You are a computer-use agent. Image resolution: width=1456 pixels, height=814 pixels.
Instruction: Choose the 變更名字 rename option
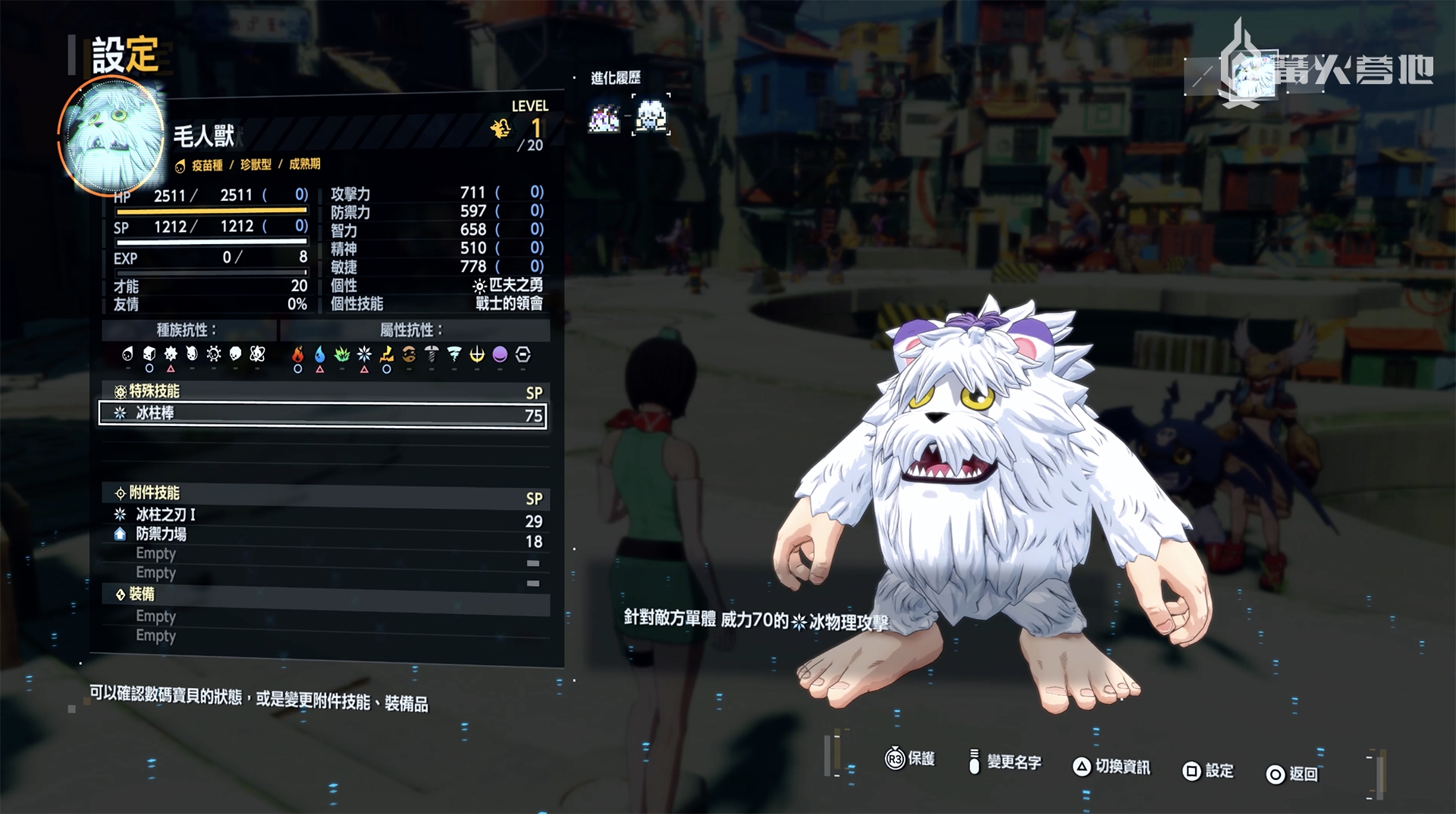click(x=1005, y=762)
